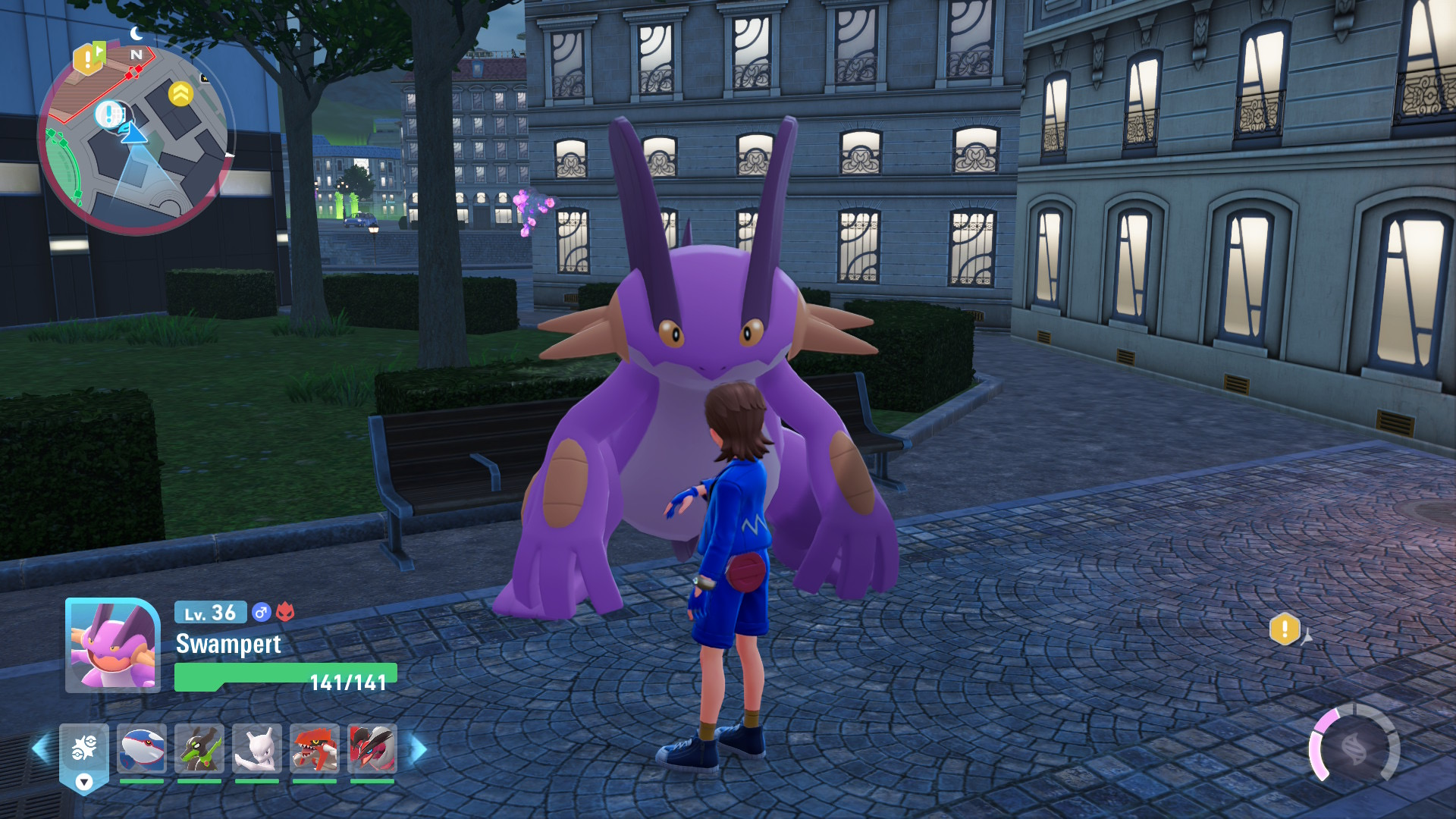The image size is (1456, 819).
Task: Open the circular minimap
Action: 135,140
